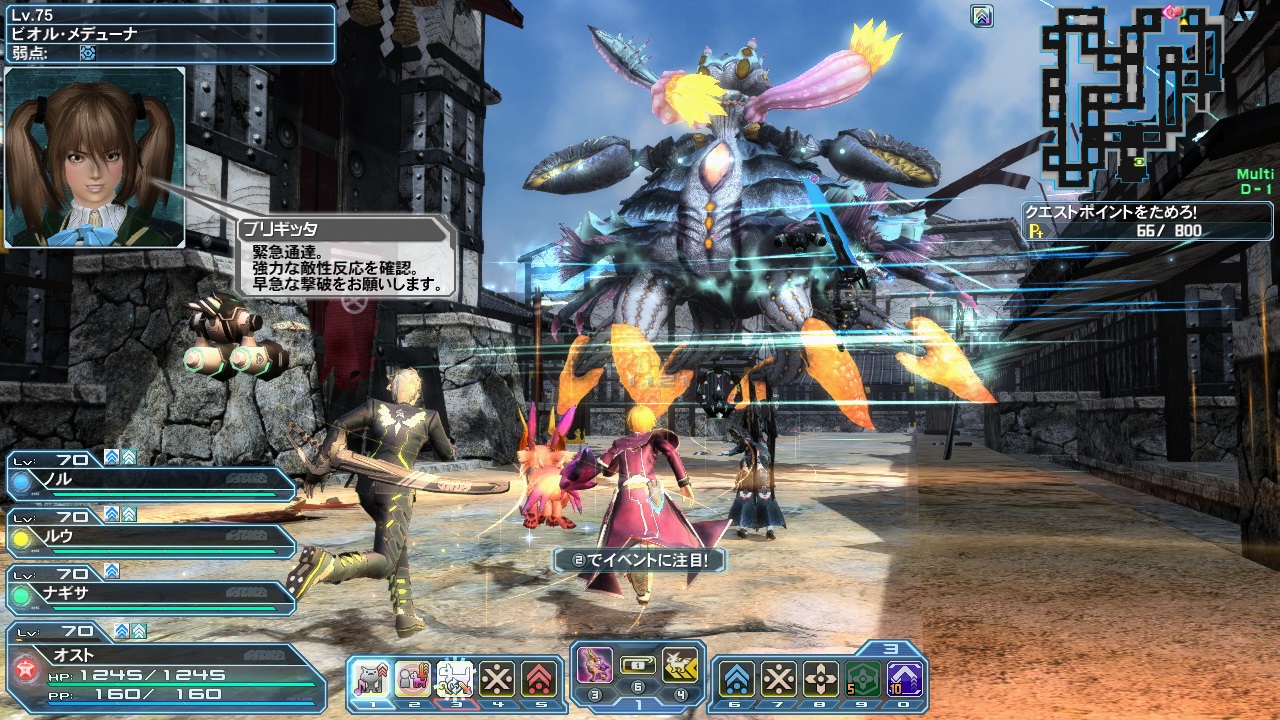Screen dimensions: 1280x720
Task: Activate the pink circle pet skill in slot 2
Action: 413,679
